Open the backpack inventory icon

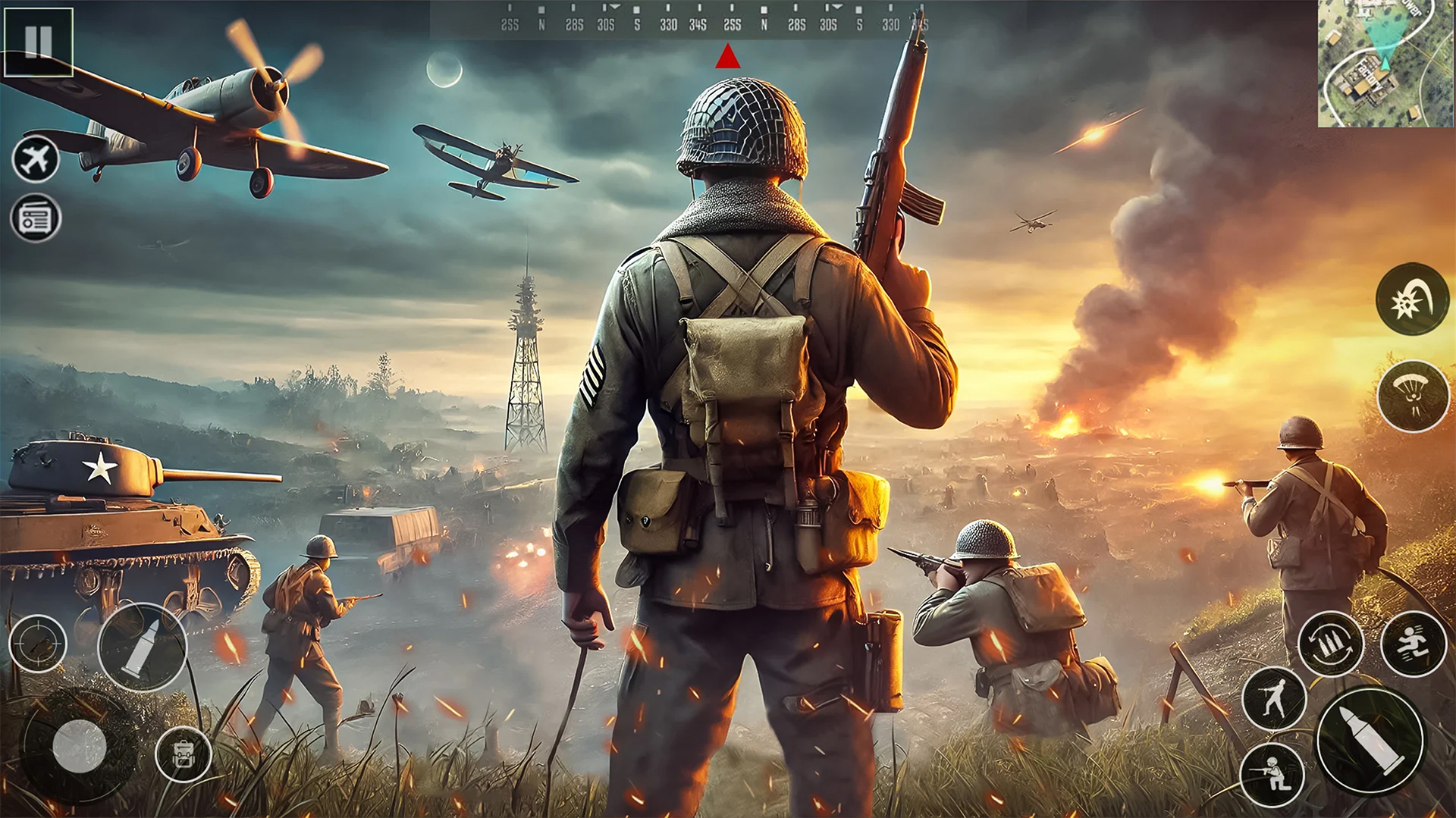tap(182, 754)
